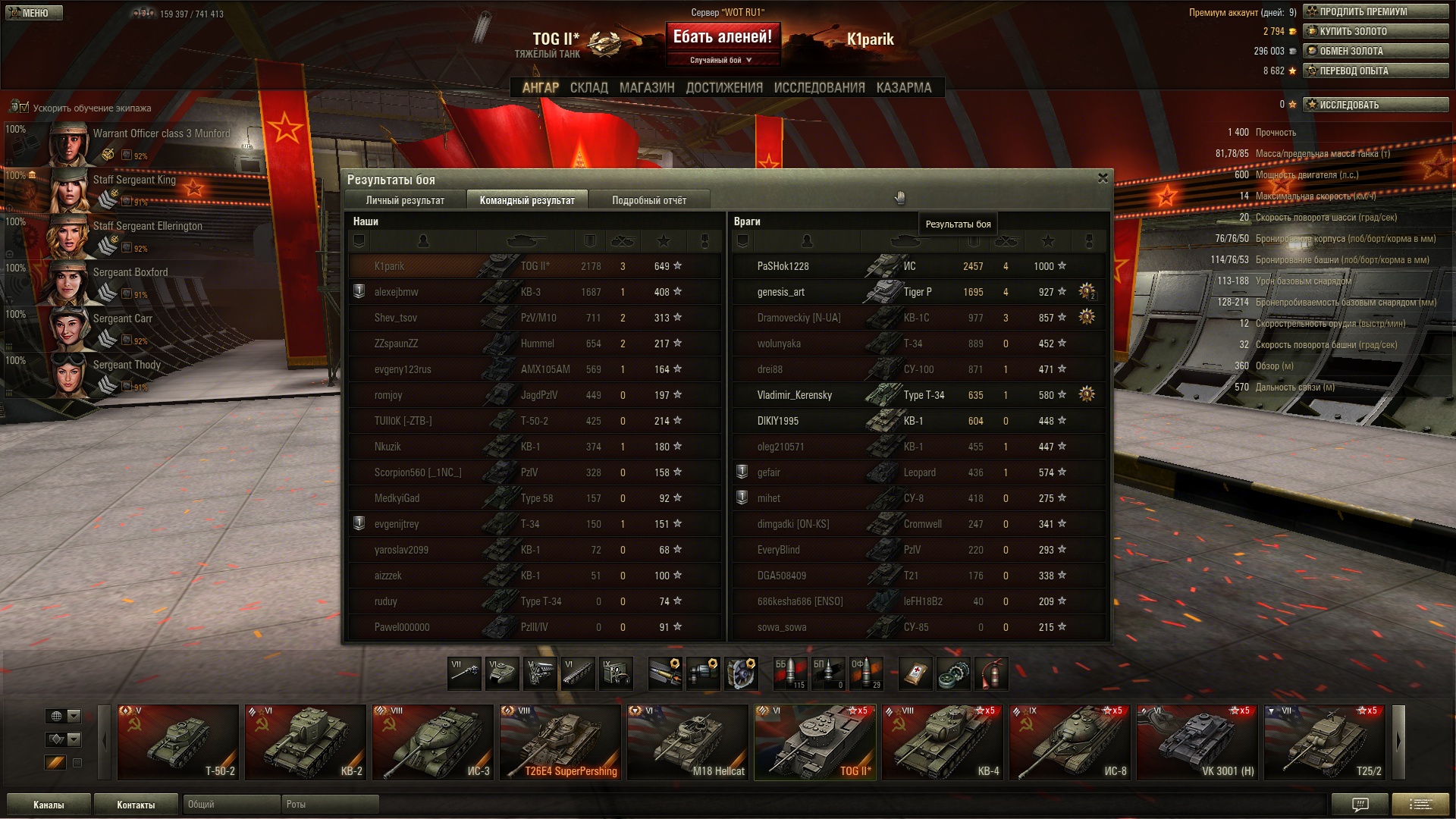Open ОБМЕН ЗОЛОТА exchange
Image resolution: width=1456 pixels, height=819 pixels.
[x=1375, y=51]
